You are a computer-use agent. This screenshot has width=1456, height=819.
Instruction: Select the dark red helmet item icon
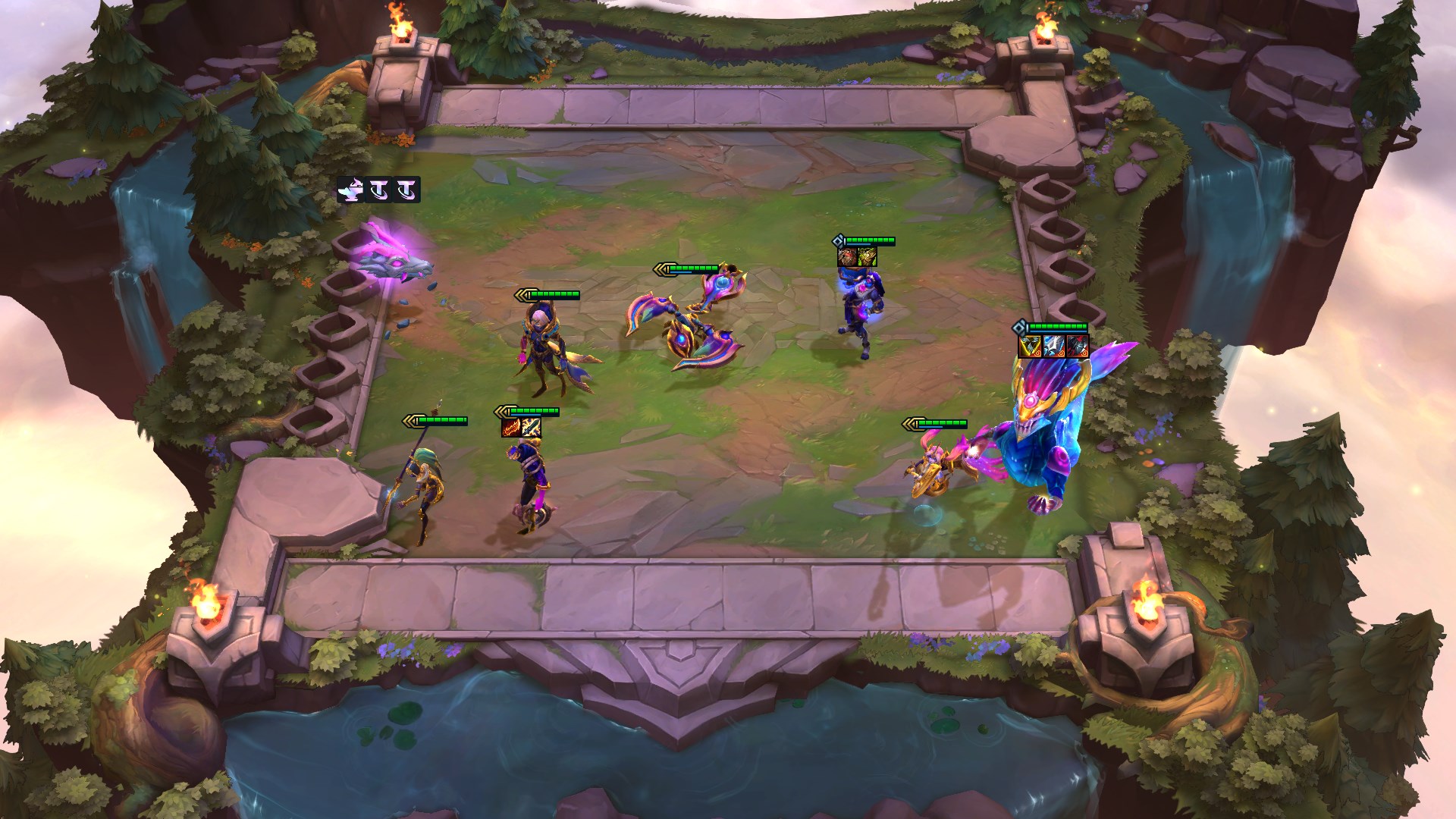click(1078, 347)
